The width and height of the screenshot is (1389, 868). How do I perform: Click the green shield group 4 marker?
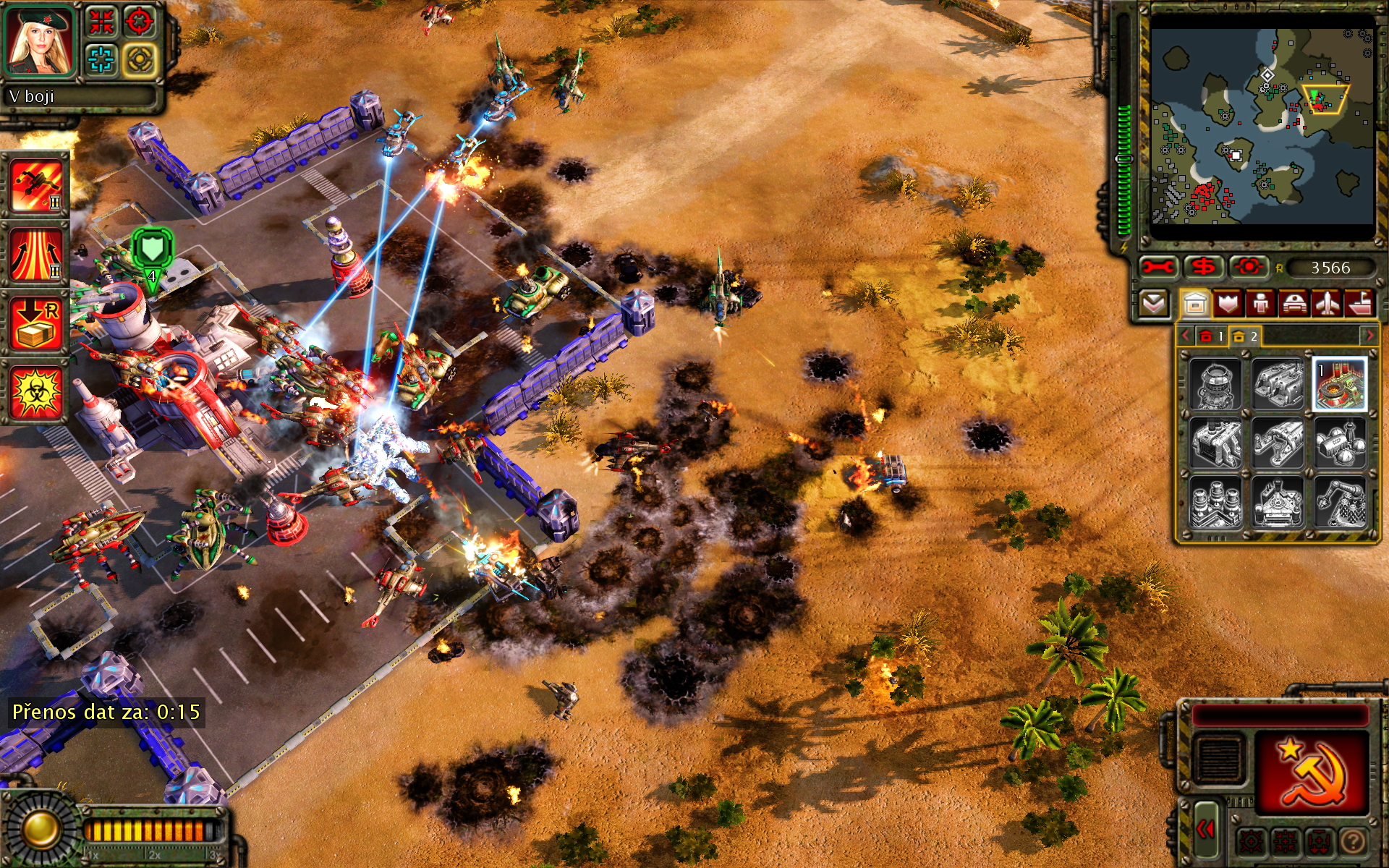coord(152,250)
